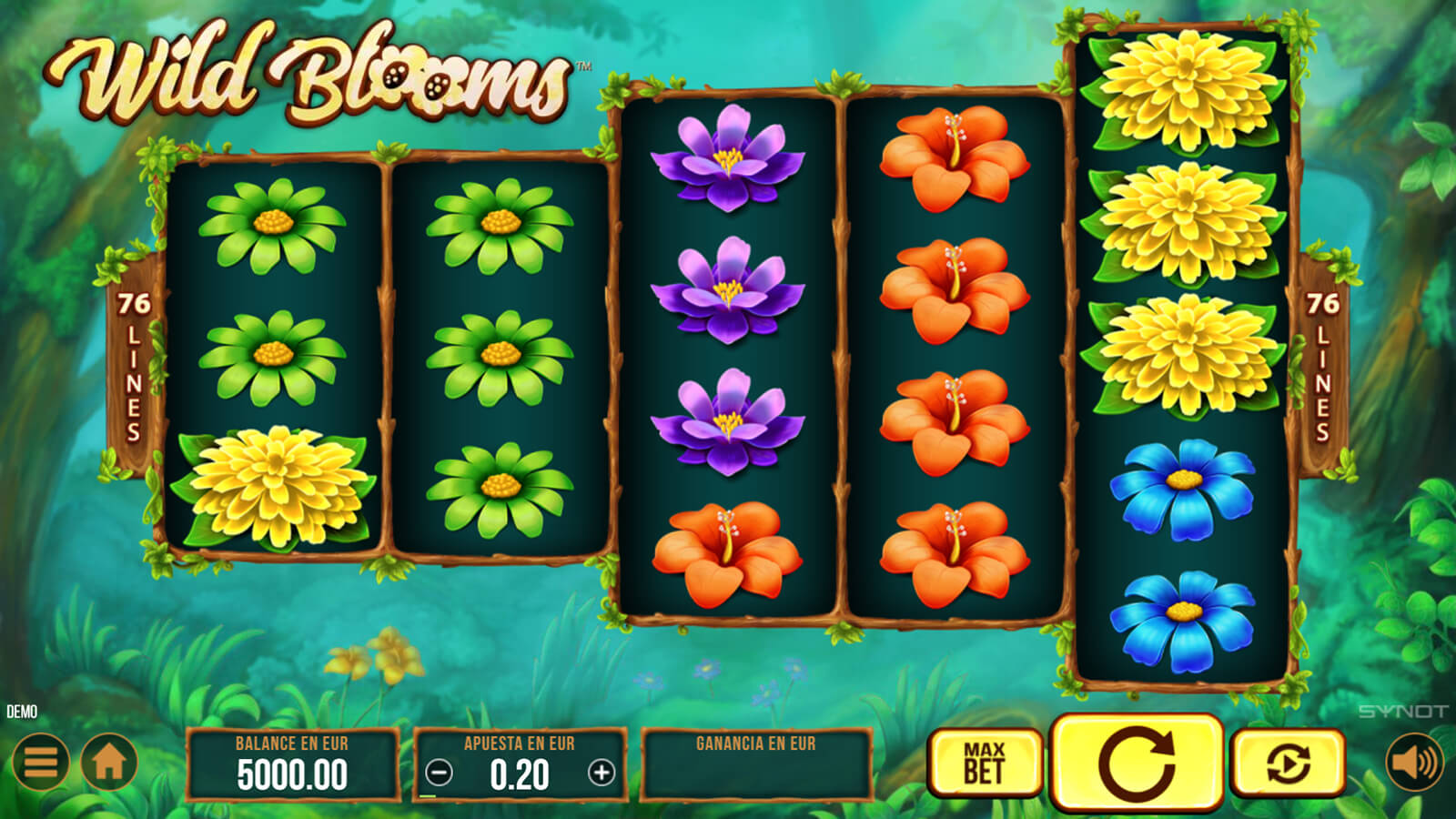Screen dimensions: 1456x819
Task: Open the hamburger menu
Action: [41, 762]
